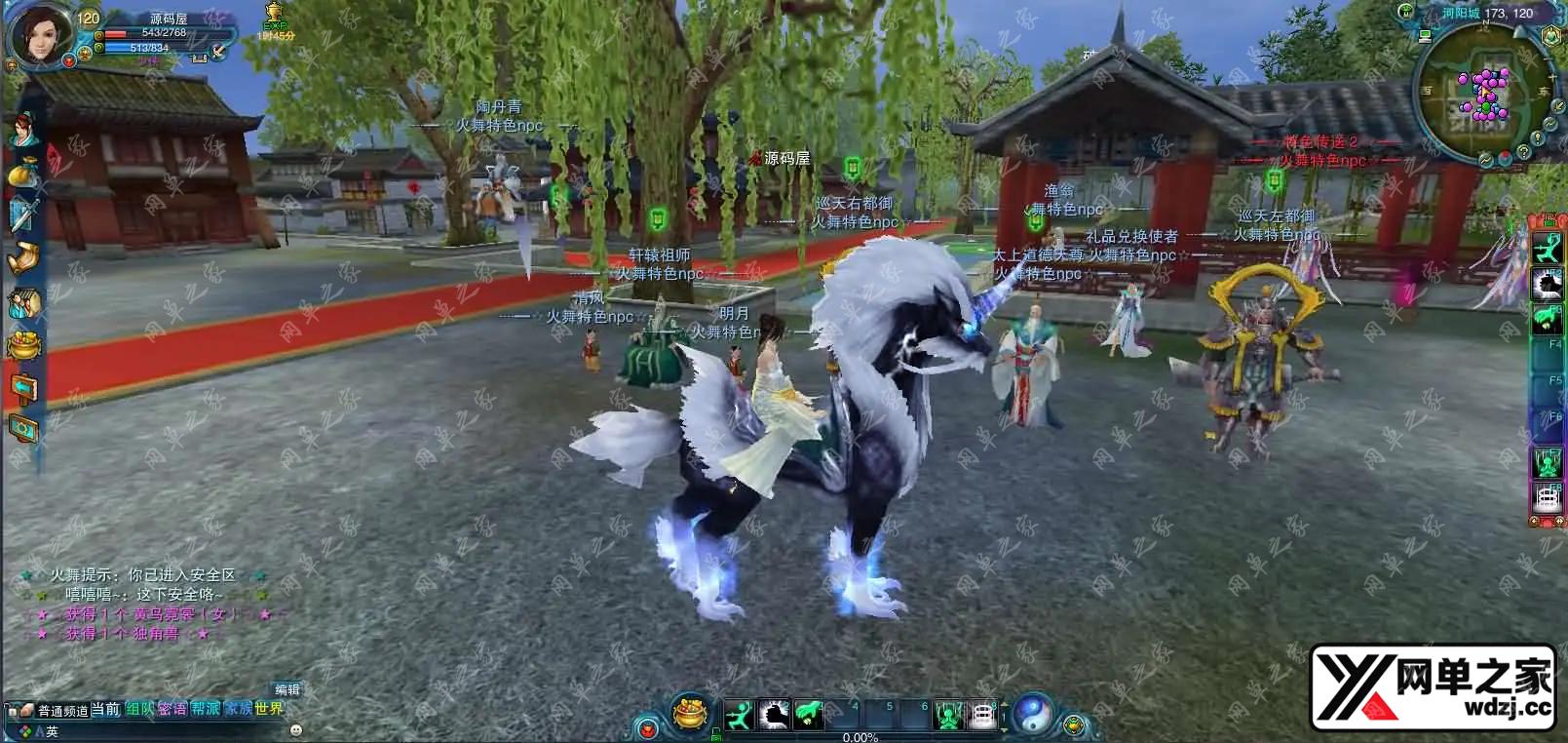The height and width of the screenshot is (743, 1568).
Task: Choose the 世界 world chat tab
Action: 269,709
